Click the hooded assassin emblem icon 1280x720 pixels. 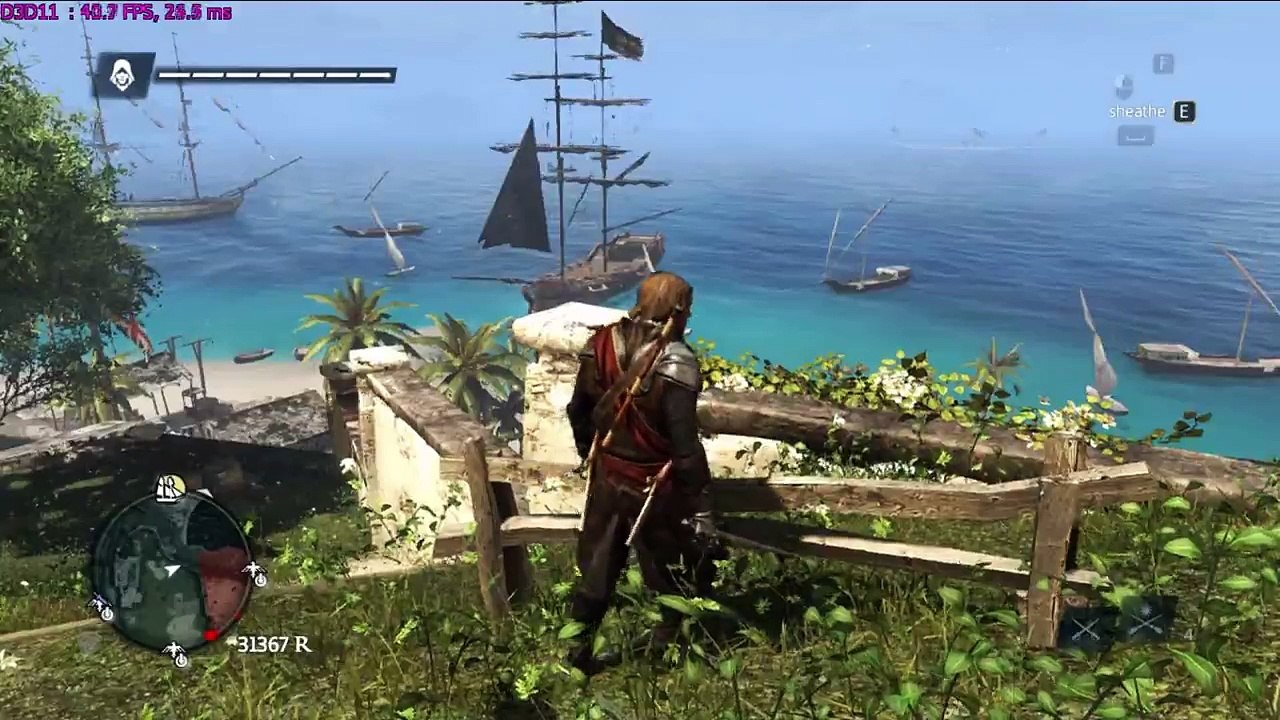pos(123,75)
